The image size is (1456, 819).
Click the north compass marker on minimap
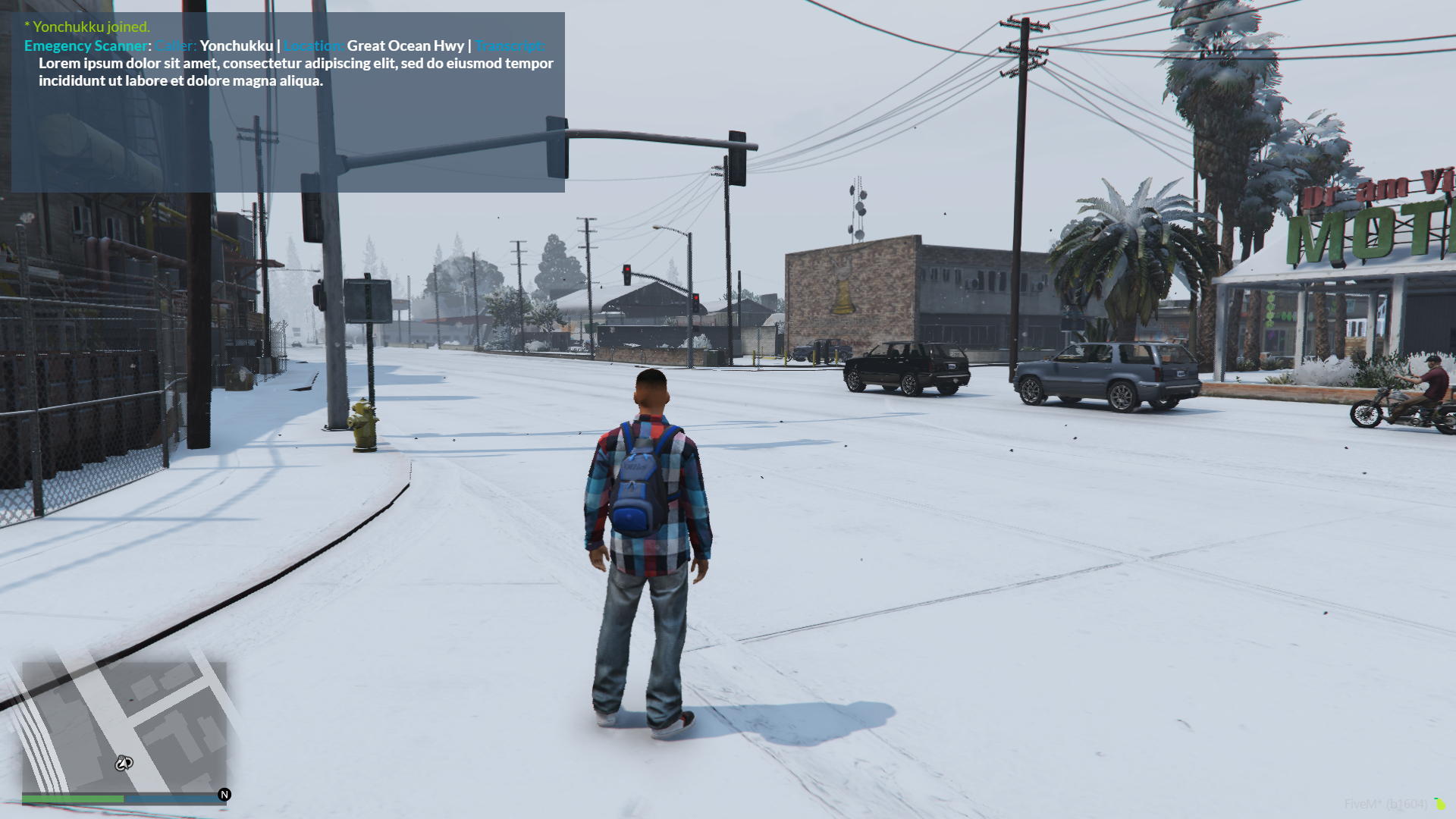coord(224,795)
